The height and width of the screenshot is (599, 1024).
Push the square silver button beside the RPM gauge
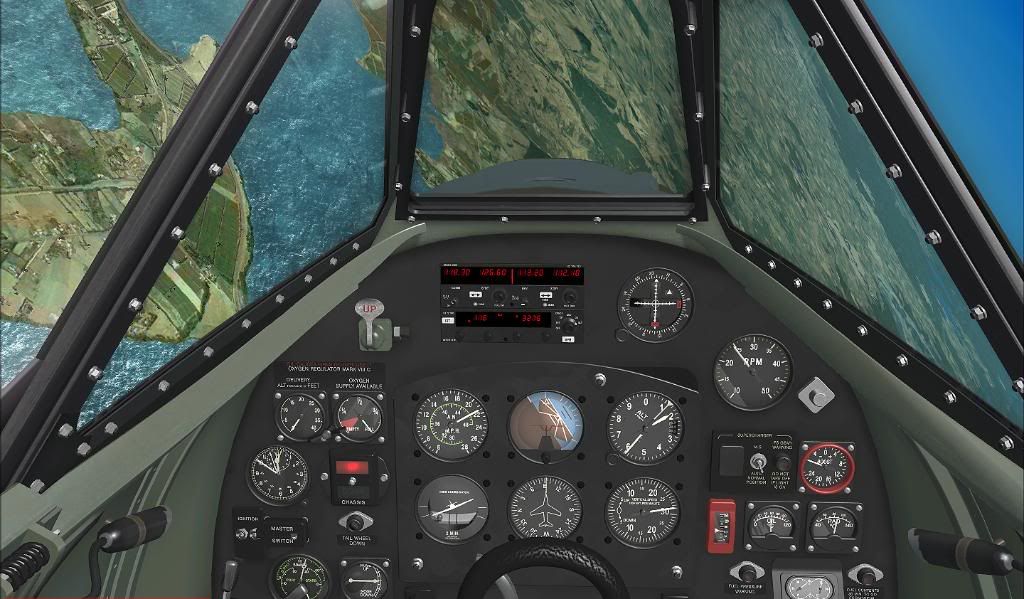click(x=816, y=393)
